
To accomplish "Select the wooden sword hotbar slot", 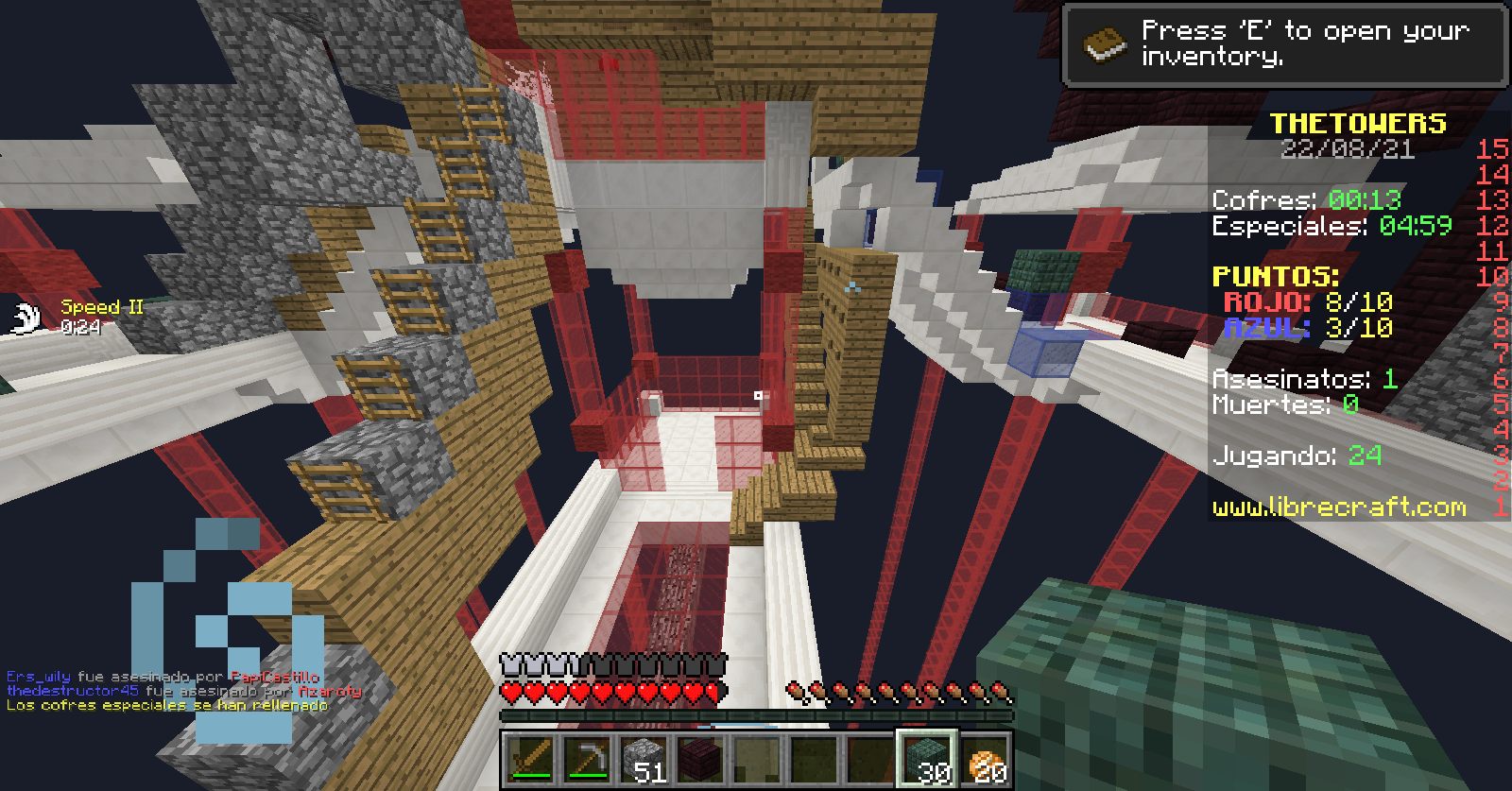I will click(530, 760).
